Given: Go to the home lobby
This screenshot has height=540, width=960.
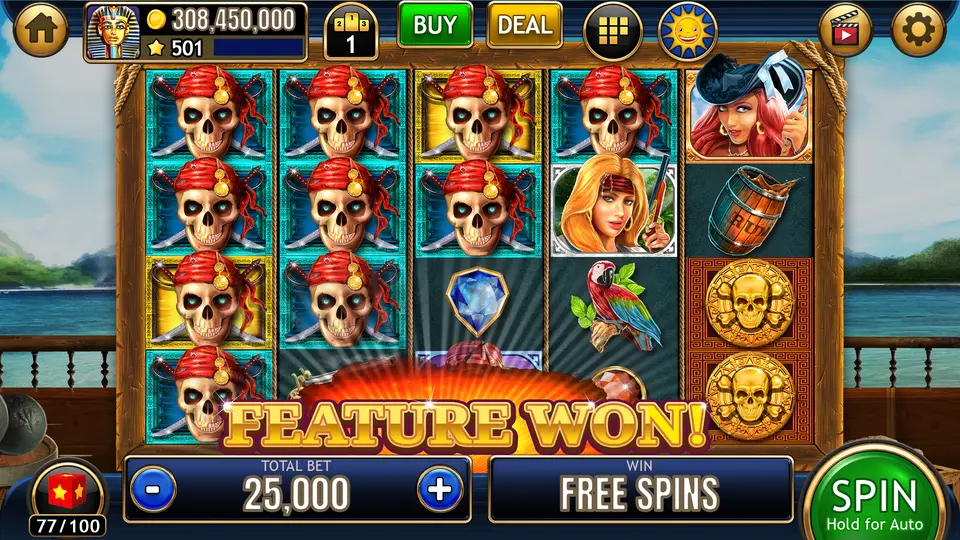Looking at the screenshot, I should pyautogui.click(x=40, y=31).
